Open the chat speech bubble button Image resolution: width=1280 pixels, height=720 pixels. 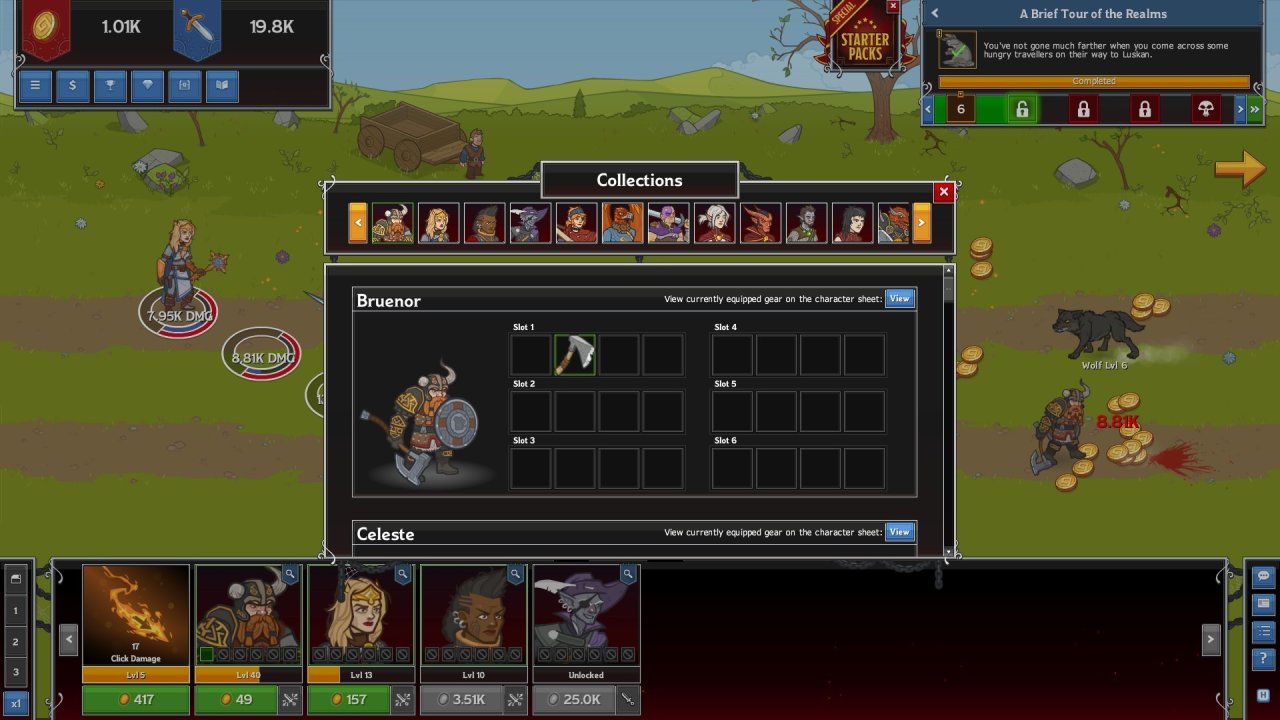click(x=1263, y=577)
